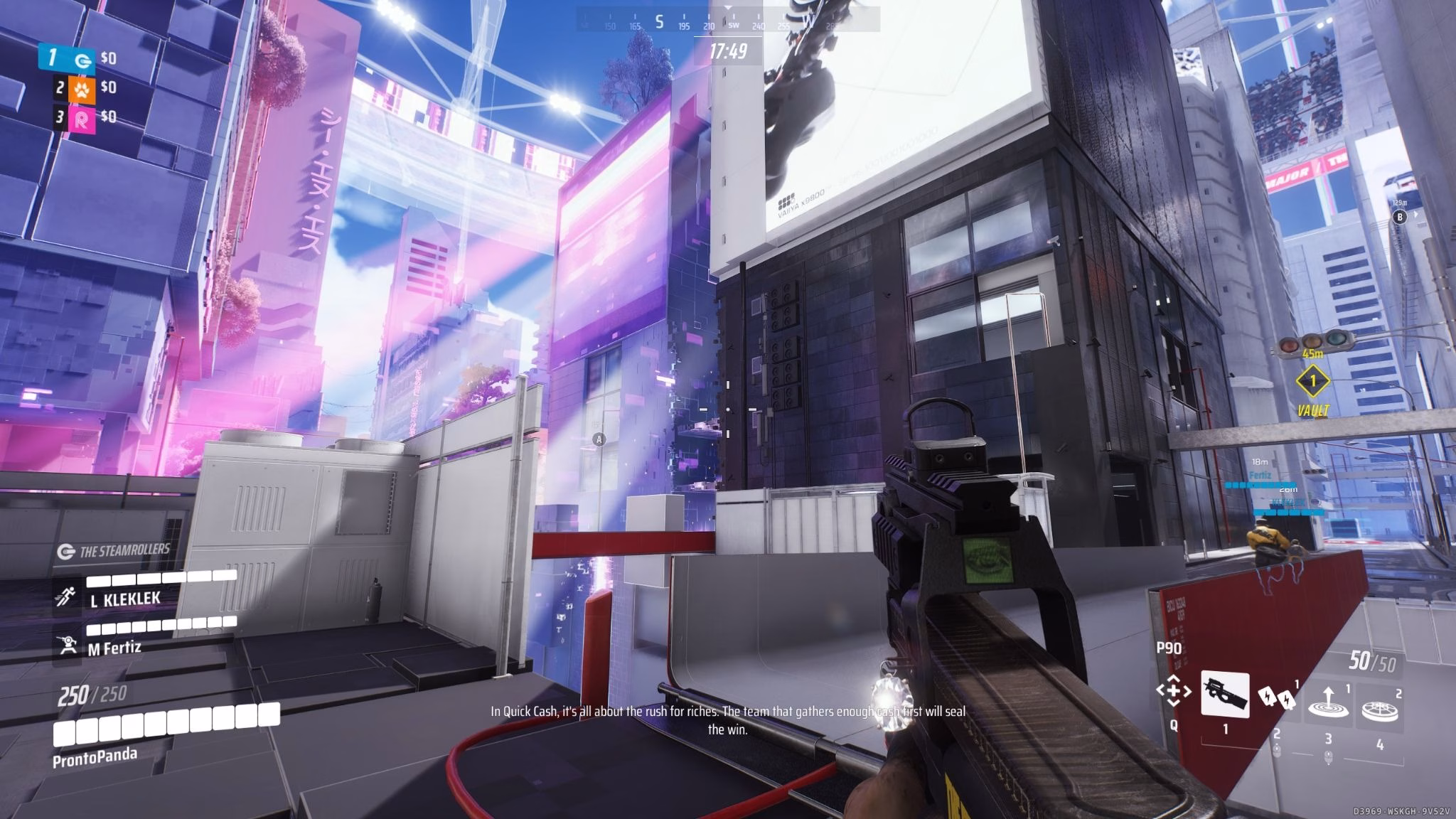The height and width of the screenshot is (819, 1456).
Task: Activate the crosshair-arrows specialization icon
Action: point(1173,690)
